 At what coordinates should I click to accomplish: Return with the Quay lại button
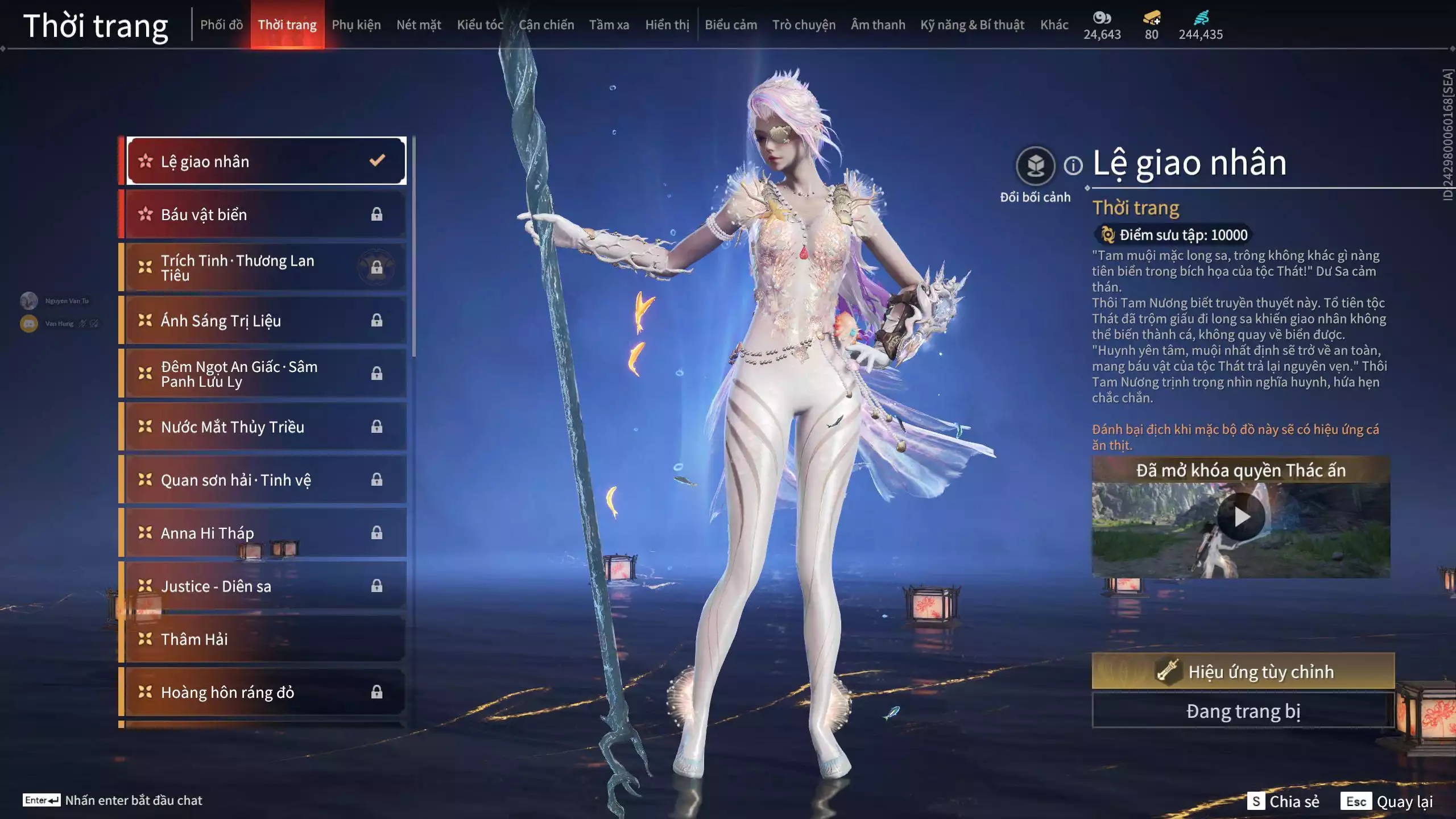1387,801
